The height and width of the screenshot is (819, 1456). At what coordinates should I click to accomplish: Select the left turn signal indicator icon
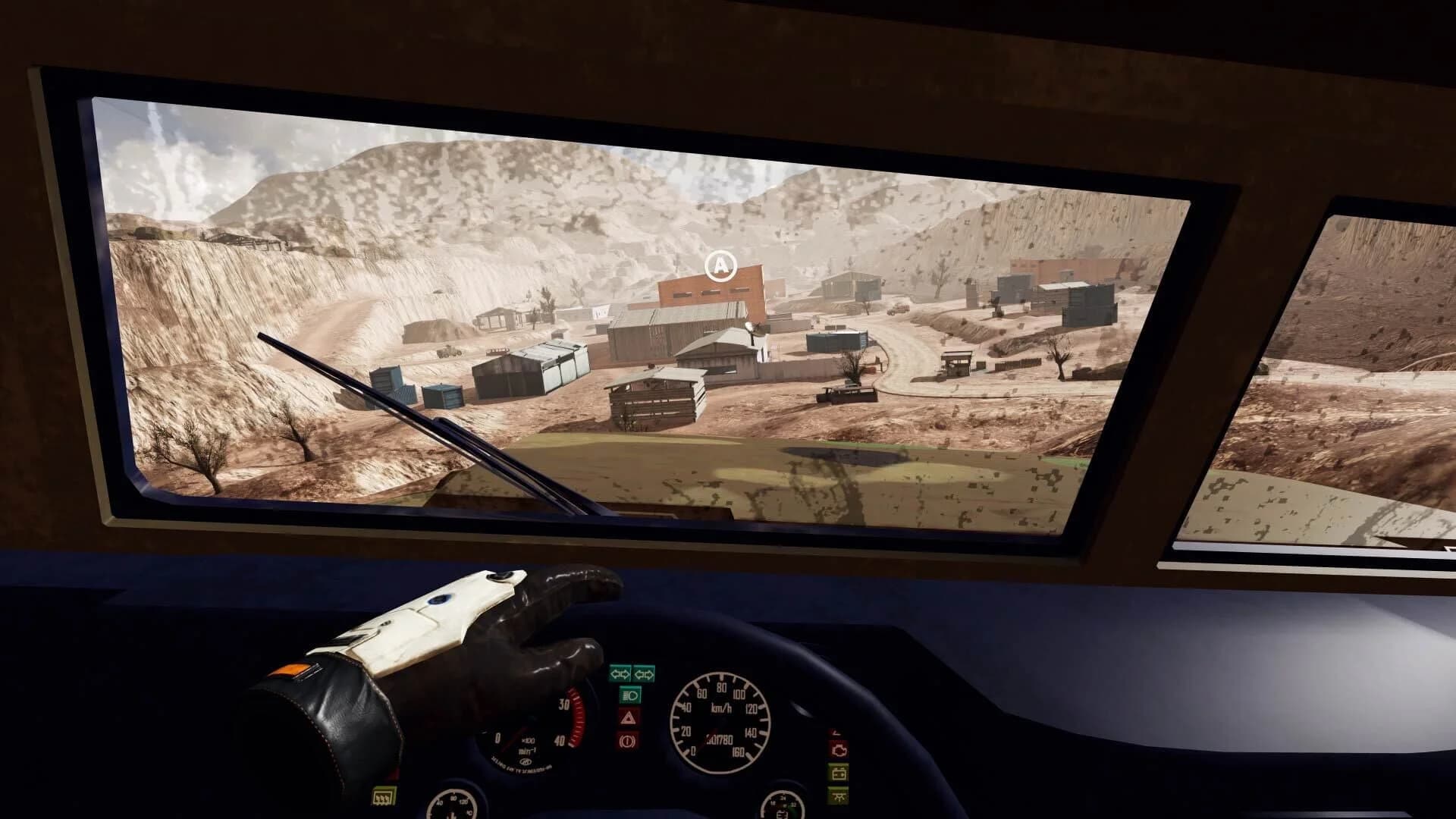pyautogui.click(x=620, y=673)
